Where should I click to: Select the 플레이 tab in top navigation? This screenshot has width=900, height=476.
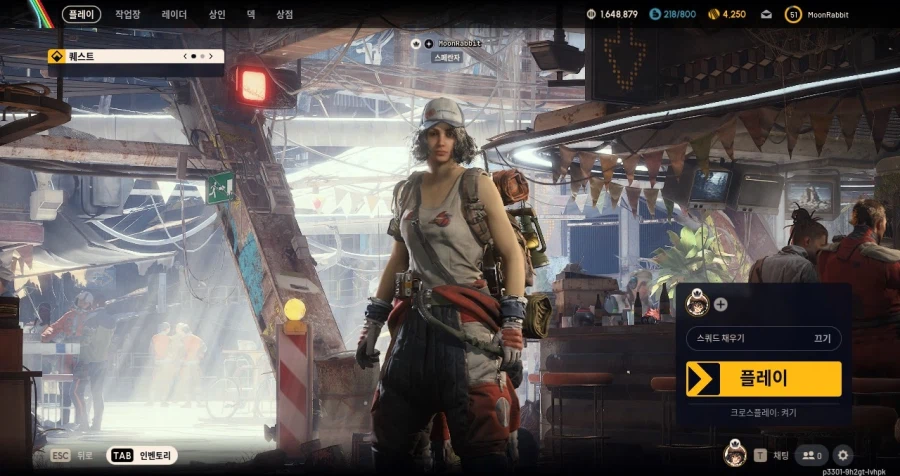tap(81, 14)
